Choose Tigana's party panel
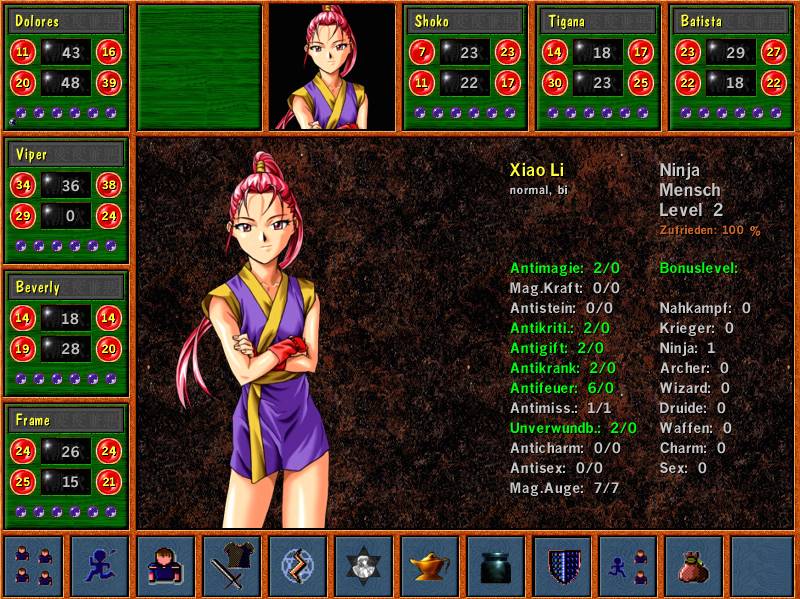The height and width of the screenshot is (599, 800). click(x=599, y=67)
